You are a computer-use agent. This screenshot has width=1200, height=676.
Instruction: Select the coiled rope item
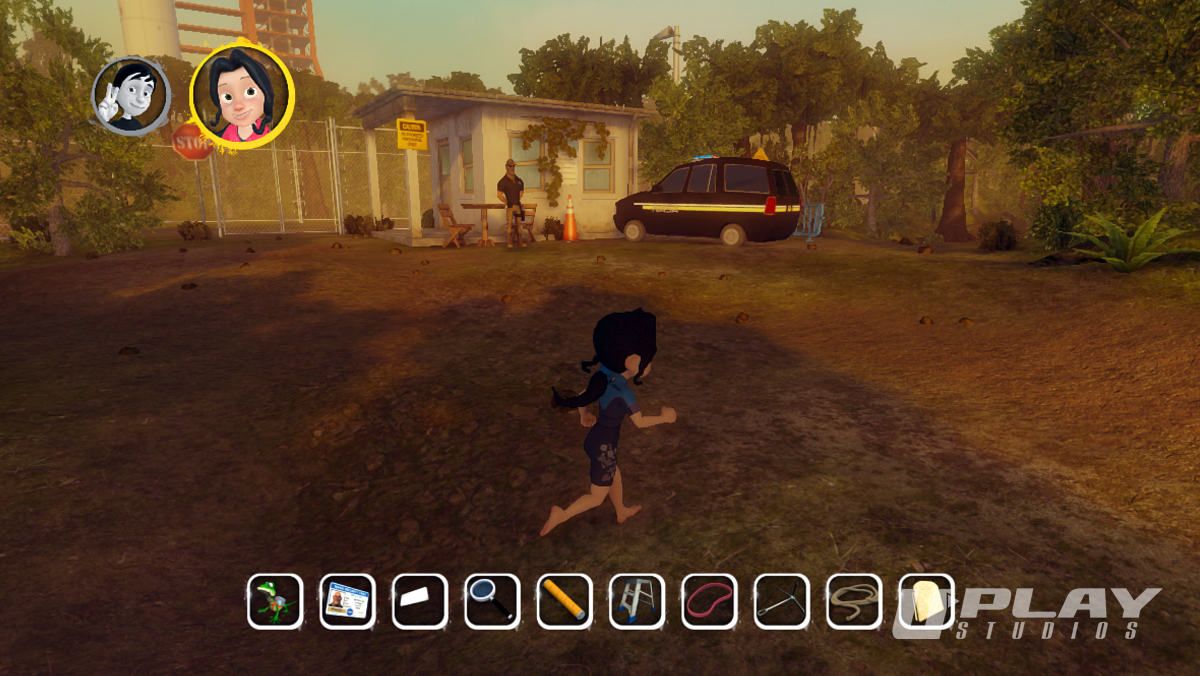point(854,601)
